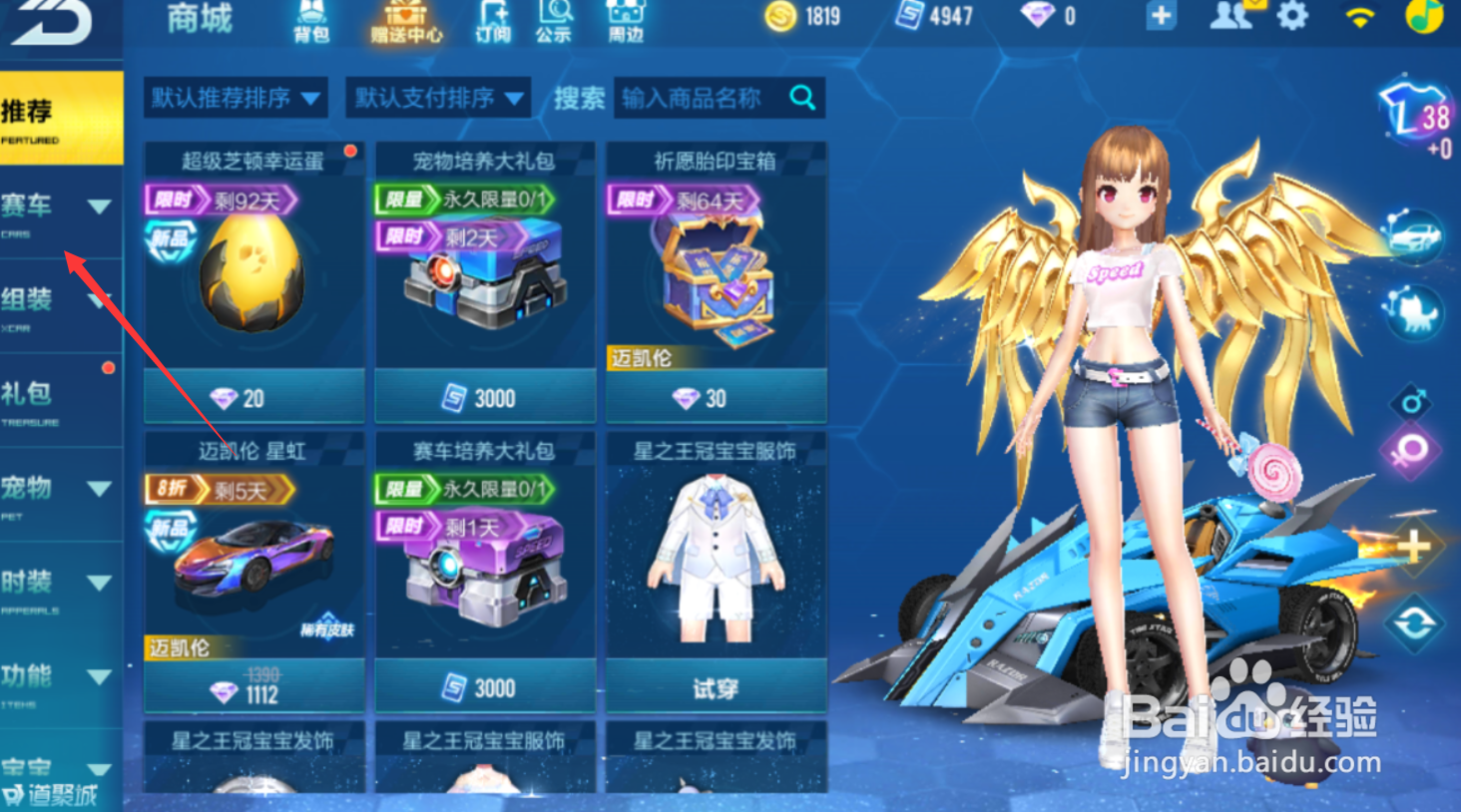1461x812 pixels.
Task: Click the search magnifier icon
Action: pos(801,98)
